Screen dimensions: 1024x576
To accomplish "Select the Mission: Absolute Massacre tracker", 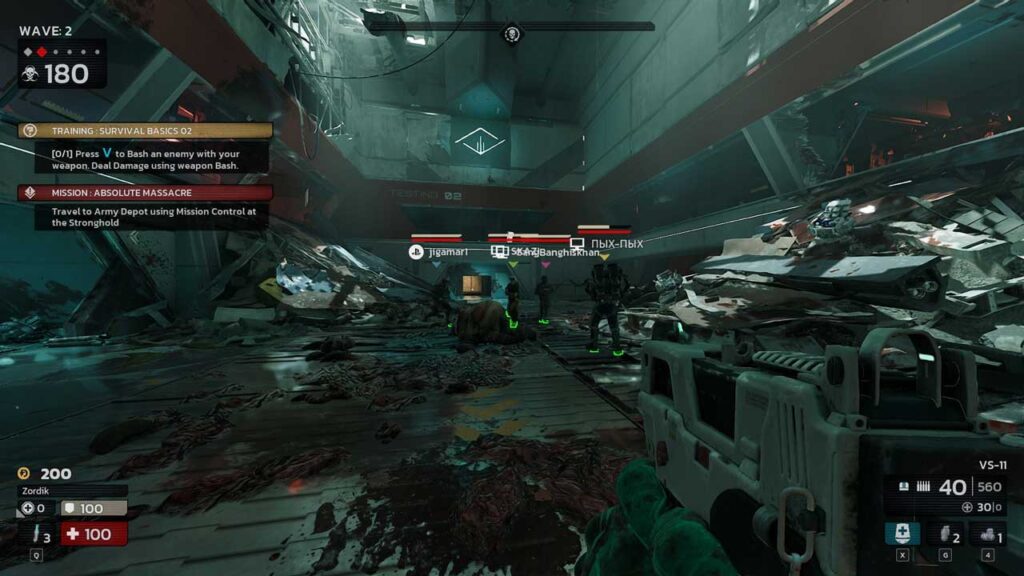I will pyautogui.click(x=145, y=192).
